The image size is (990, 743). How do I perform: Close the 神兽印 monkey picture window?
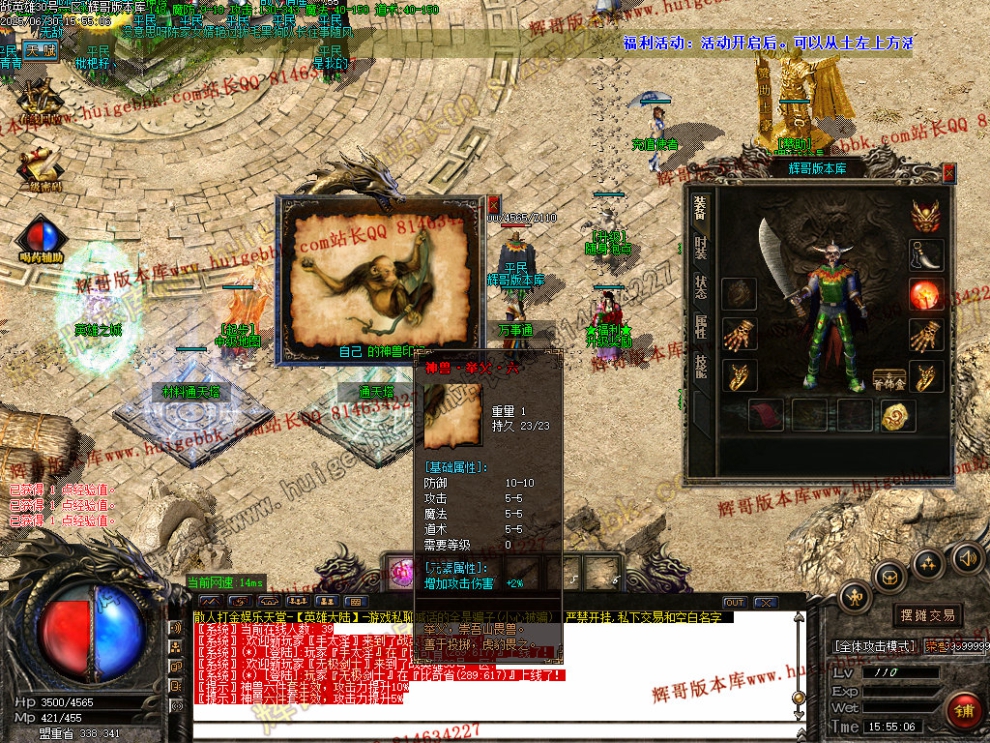tap(493, 203)
